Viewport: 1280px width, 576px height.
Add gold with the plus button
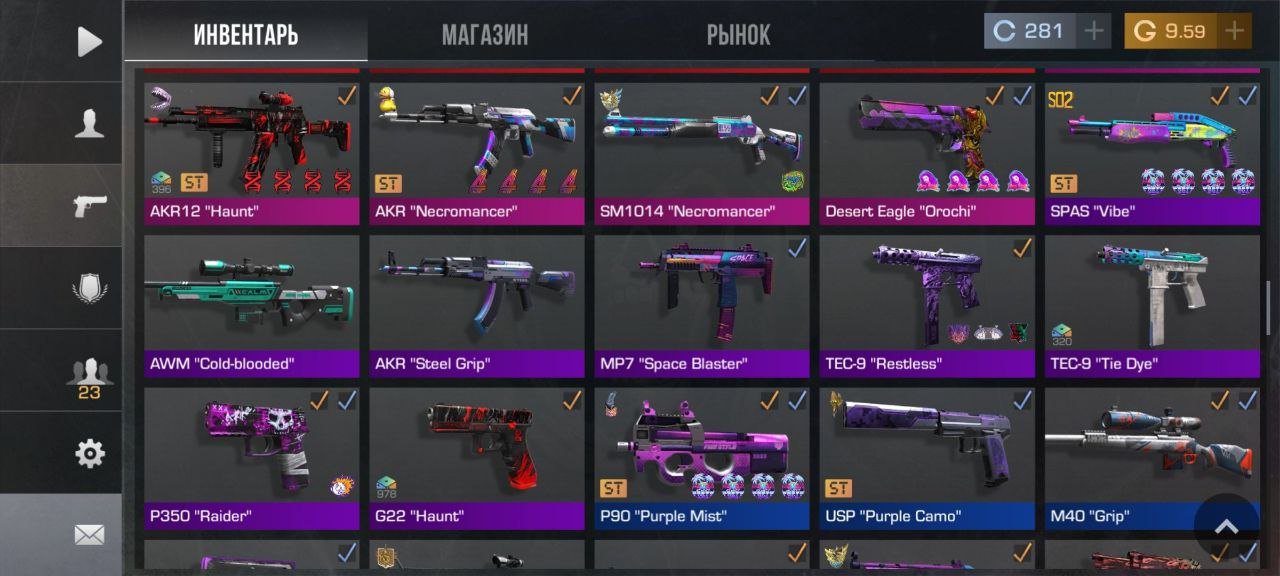[x=1235, y=31]
